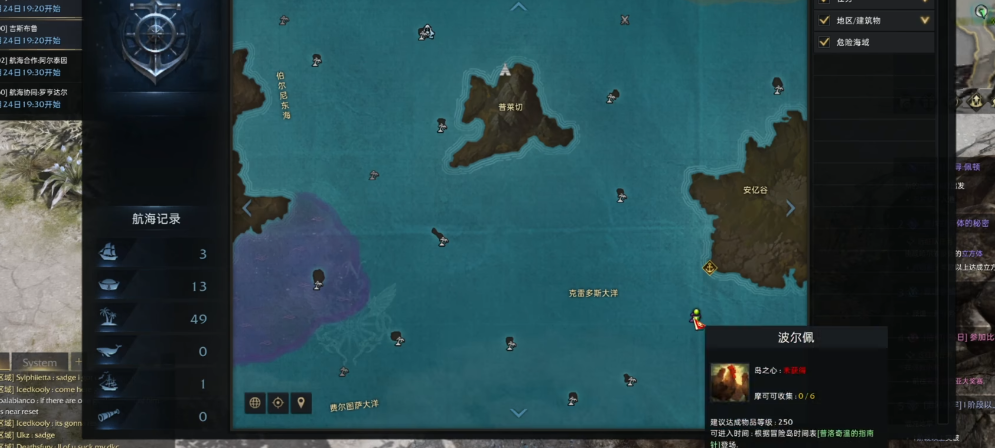The image size is (995, 448).
Task: Click the golden anchor port marker
Action: (x=709, y=267)
